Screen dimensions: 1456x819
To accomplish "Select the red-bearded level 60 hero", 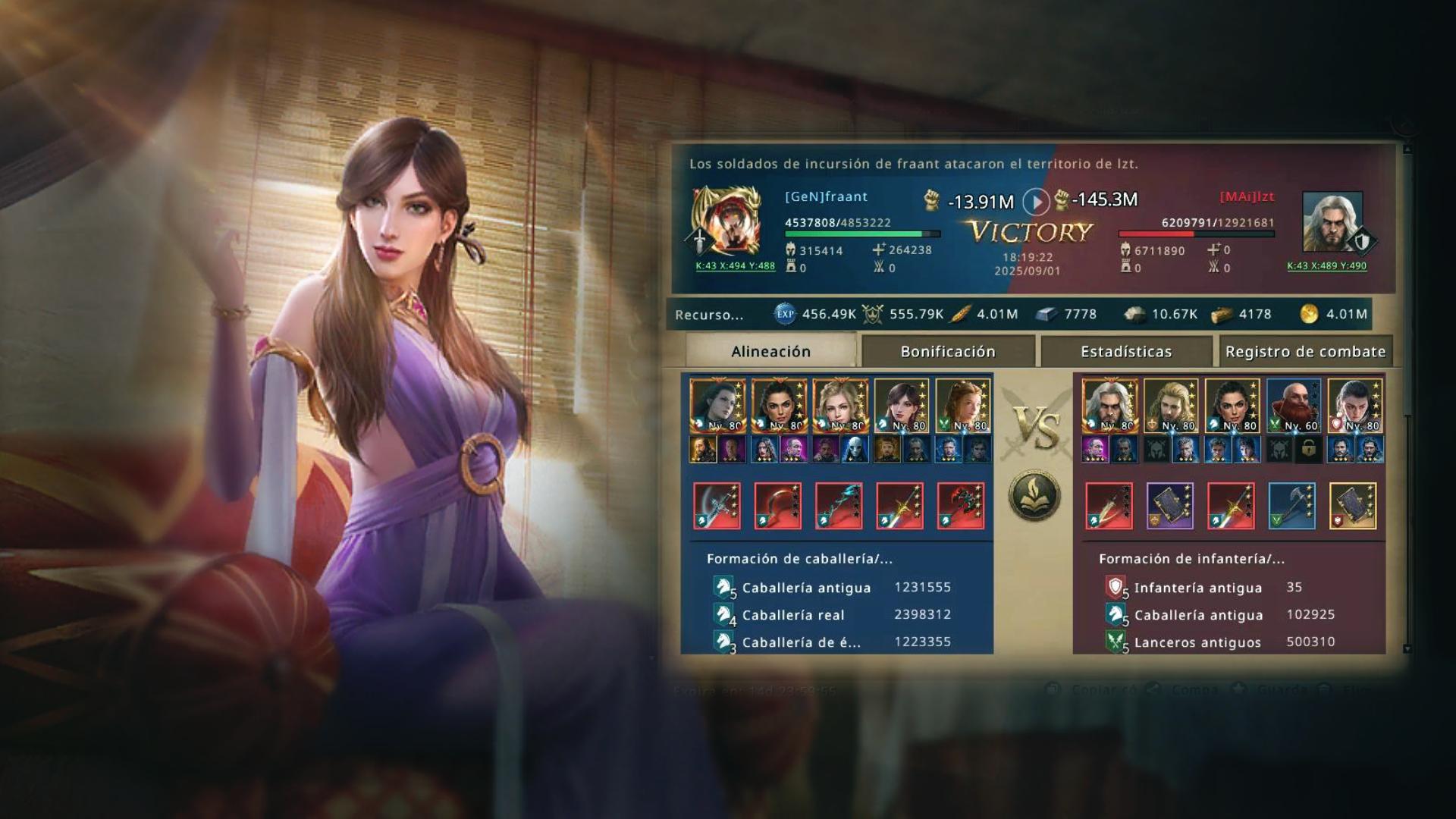I will [x=1293, y=406].
